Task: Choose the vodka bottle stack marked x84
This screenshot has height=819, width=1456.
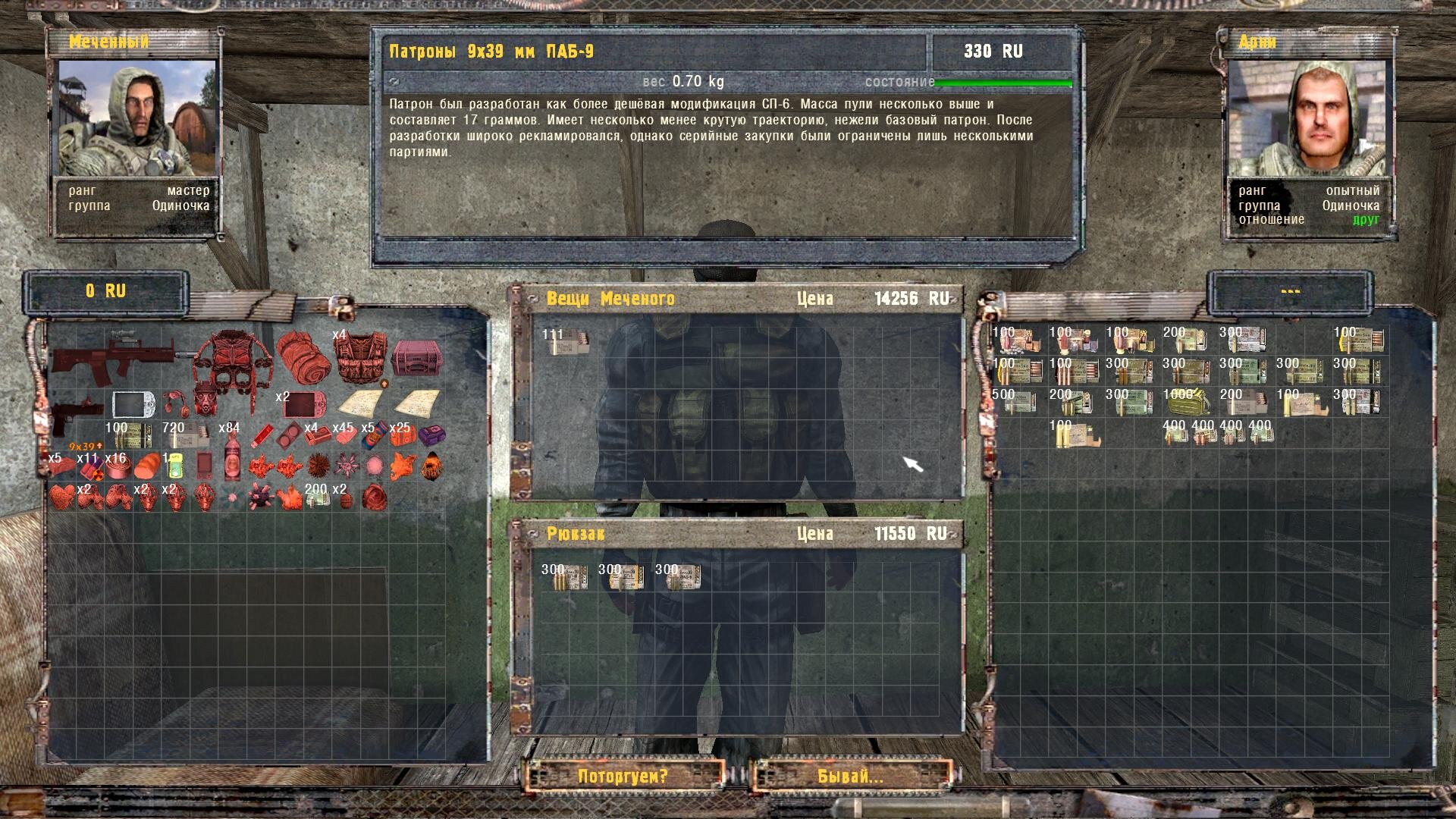Action: (232, 458)
